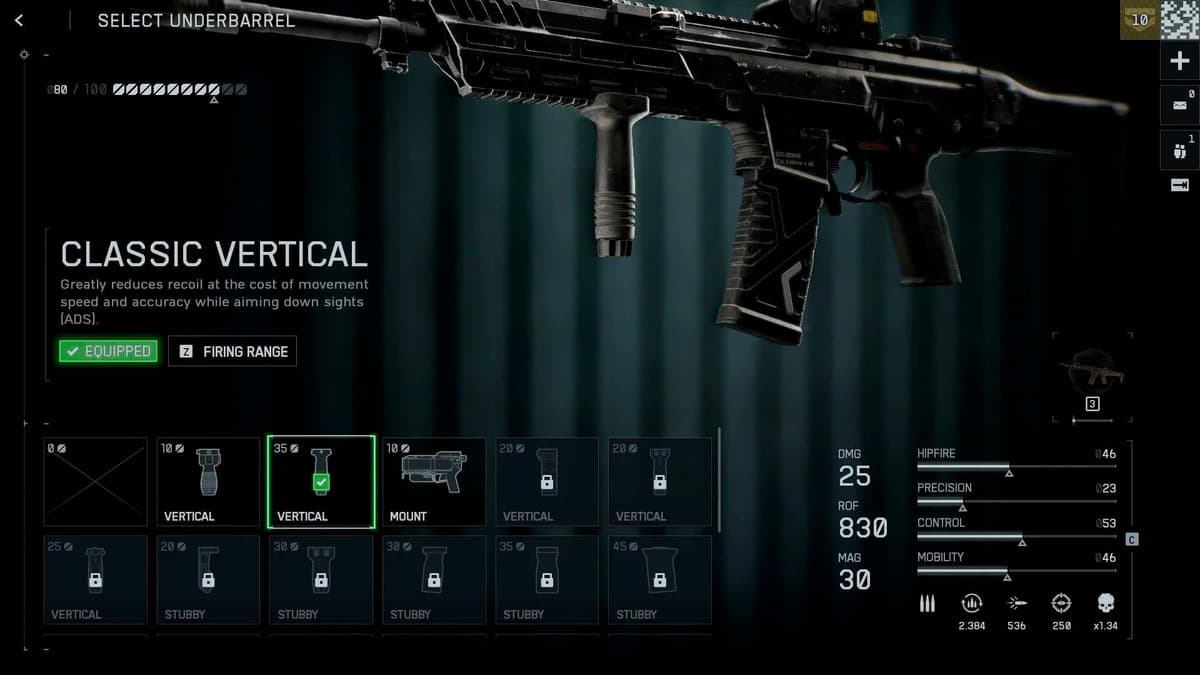Viewport: 1200px width, 675px height.
Task: Open the Firing Range
Action: 233,351
